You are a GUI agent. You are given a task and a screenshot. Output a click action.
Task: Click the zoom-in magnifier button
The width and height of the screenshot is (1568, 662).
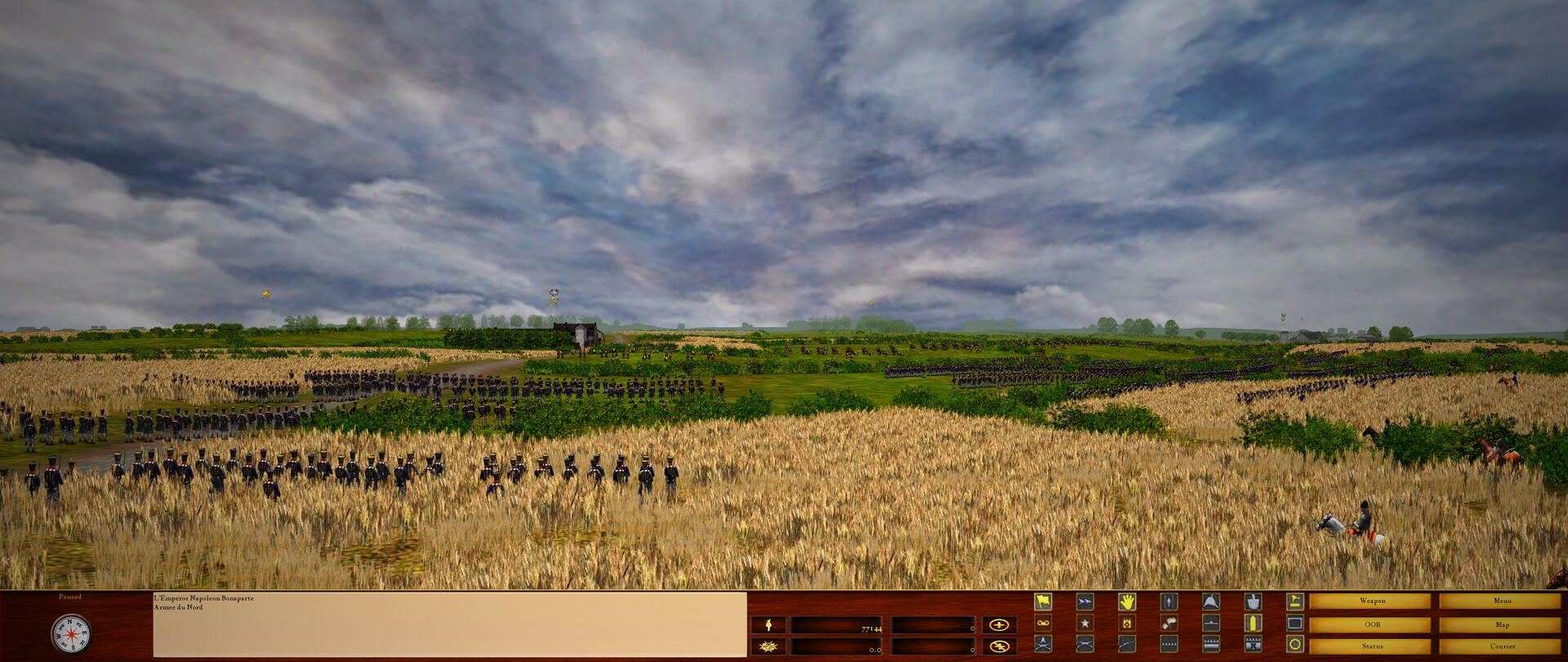click(x=1000, y=626)
